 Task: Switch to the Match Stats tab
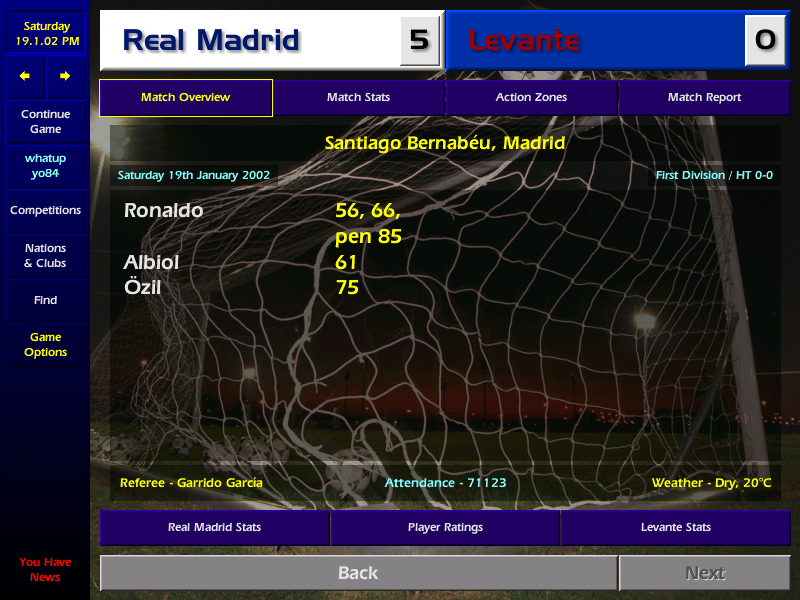[358, 98]
